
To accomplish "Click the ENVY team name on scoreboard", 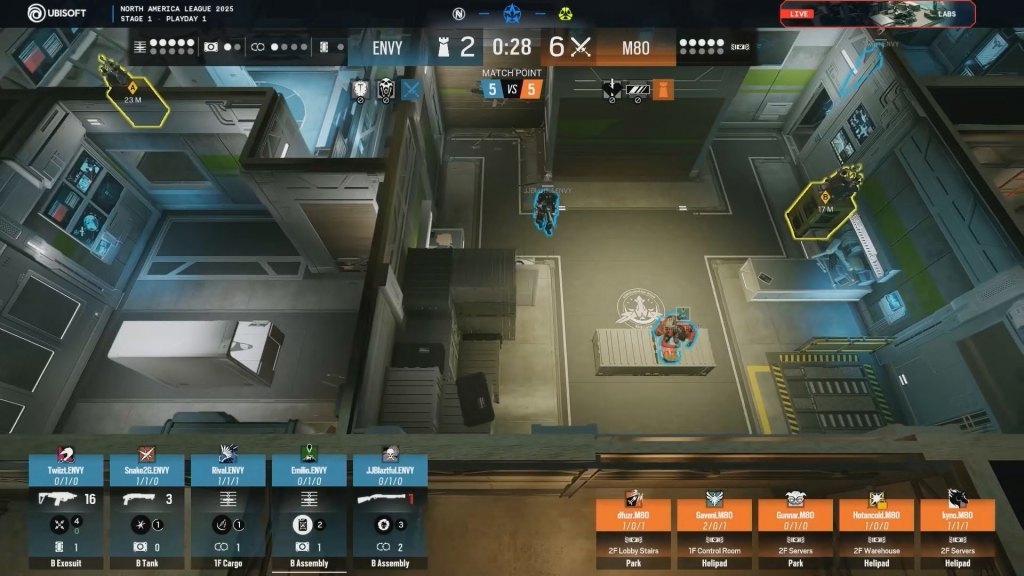I will coord(386,47).
